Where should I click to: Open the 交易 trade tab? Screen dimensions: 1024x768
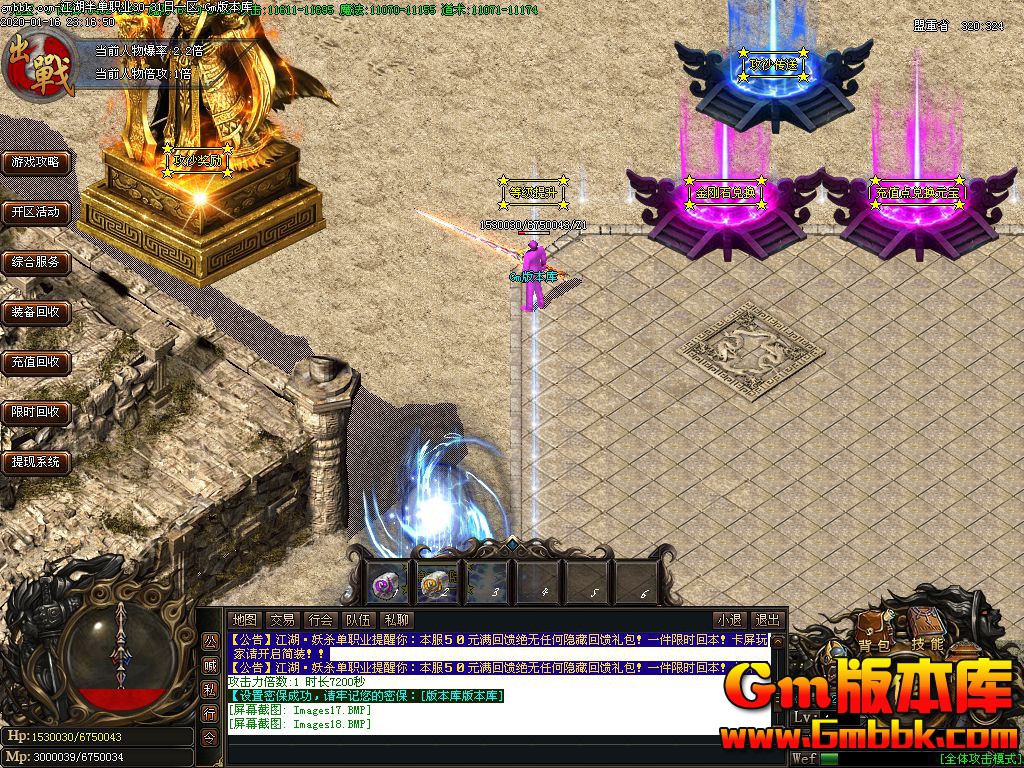point(282,620)
